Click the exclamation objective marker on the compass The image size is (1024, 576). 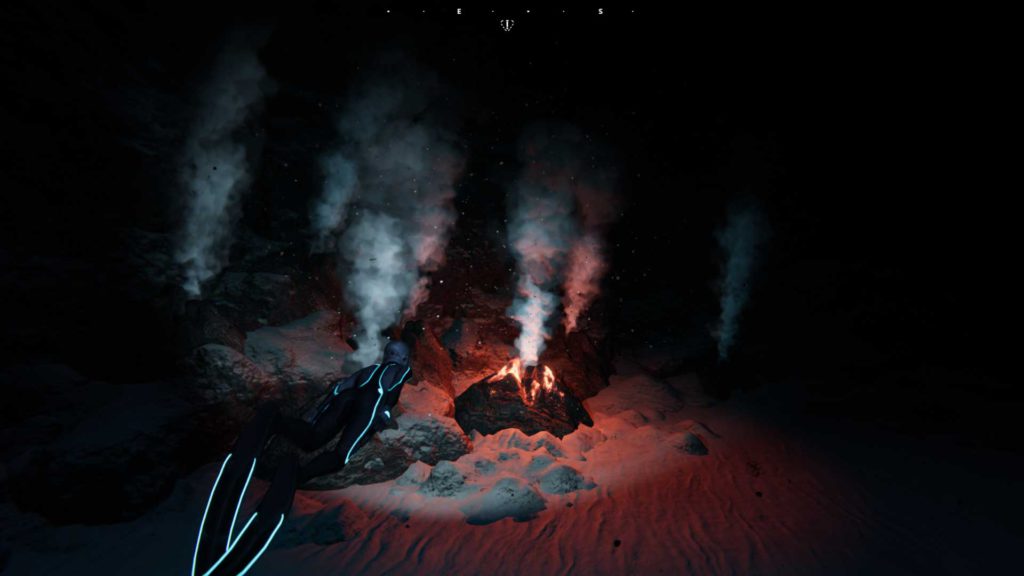[x=508, y=24]
